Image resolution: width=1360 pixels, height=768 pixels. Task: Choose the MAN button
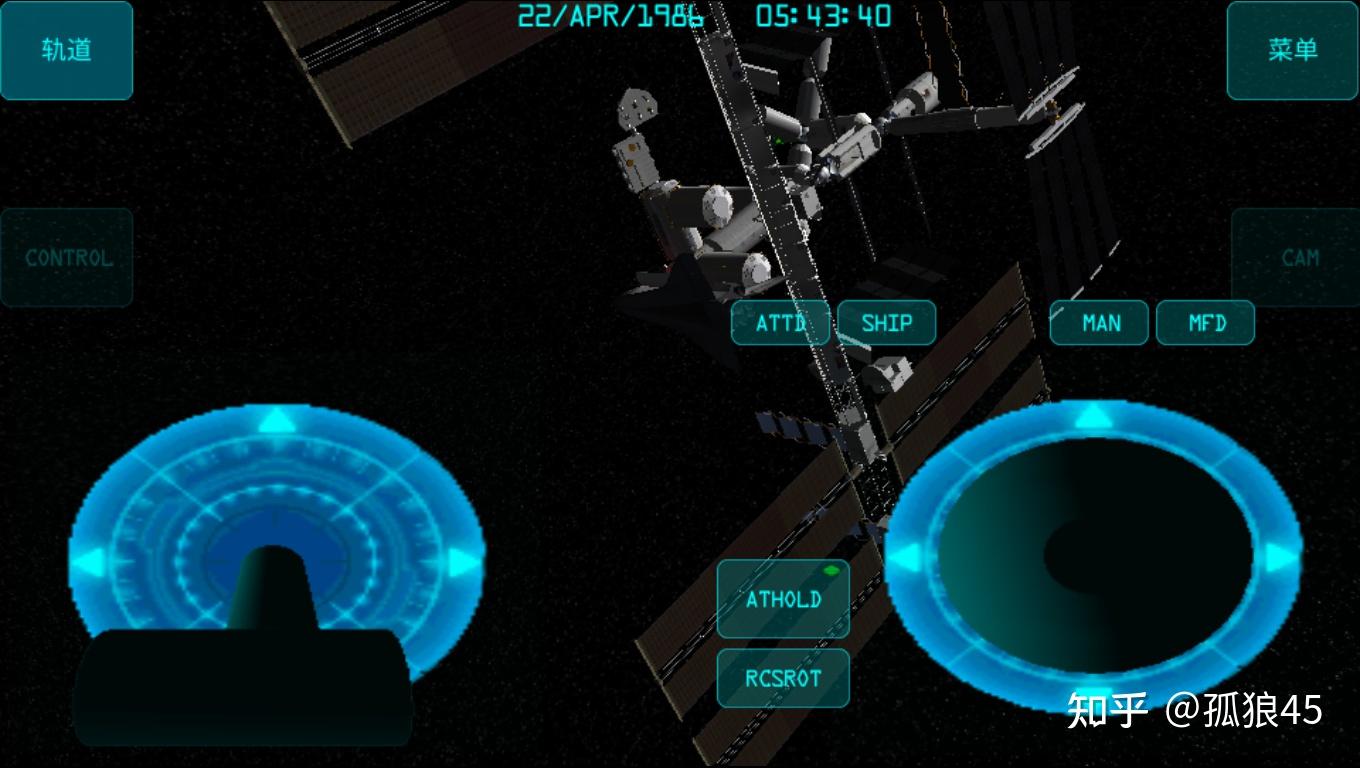[x=1100, y=323]
